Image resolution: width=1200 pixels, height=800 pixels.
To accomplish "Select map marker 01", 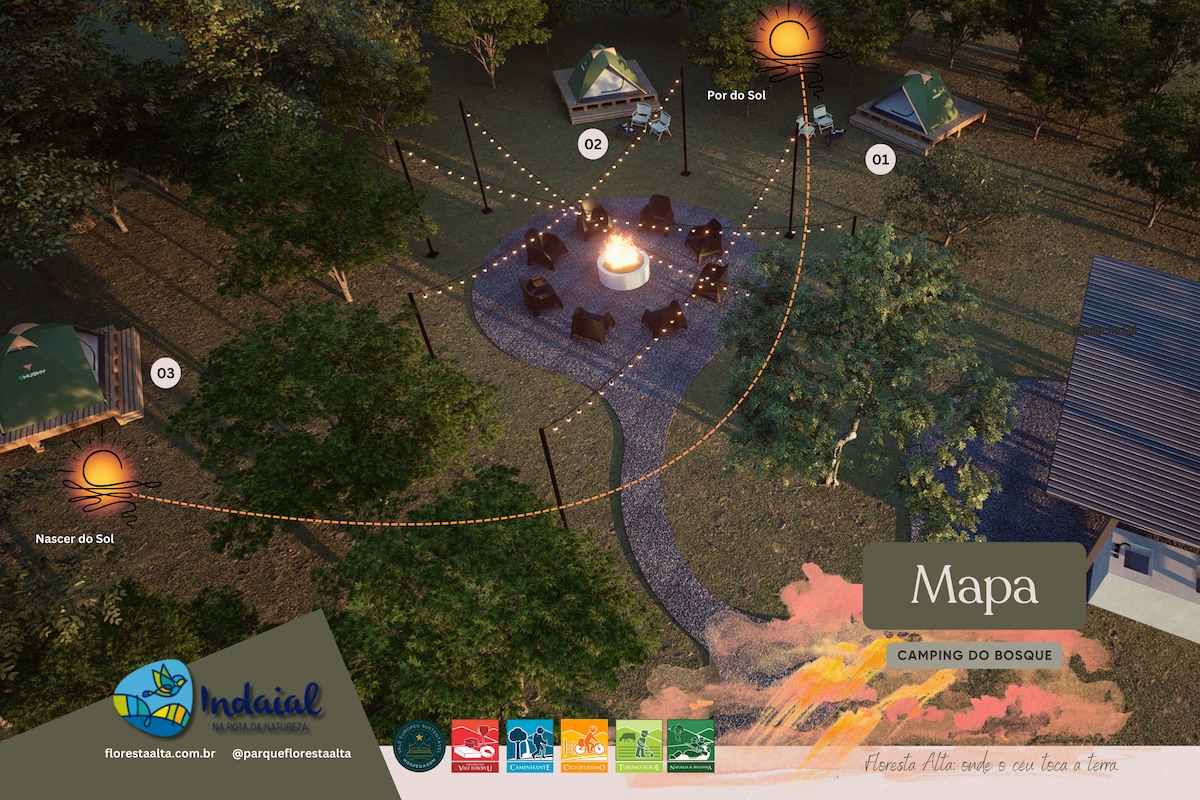I will 880,159.
